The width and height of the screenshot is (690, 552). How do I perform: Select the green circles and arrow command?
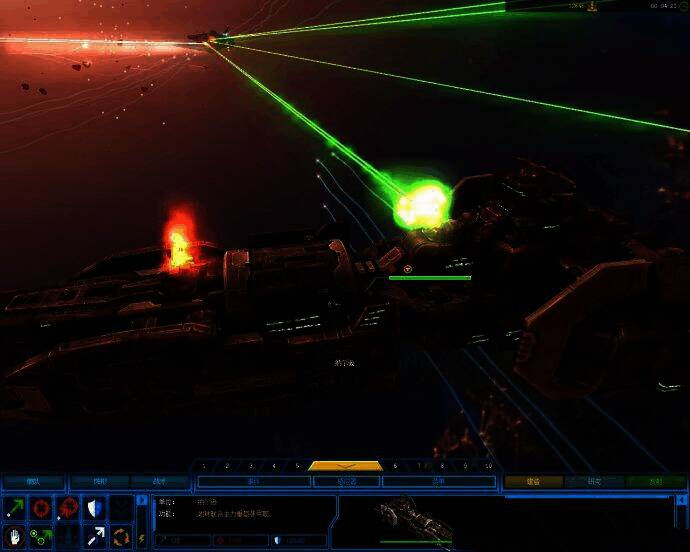pos(42,537)
